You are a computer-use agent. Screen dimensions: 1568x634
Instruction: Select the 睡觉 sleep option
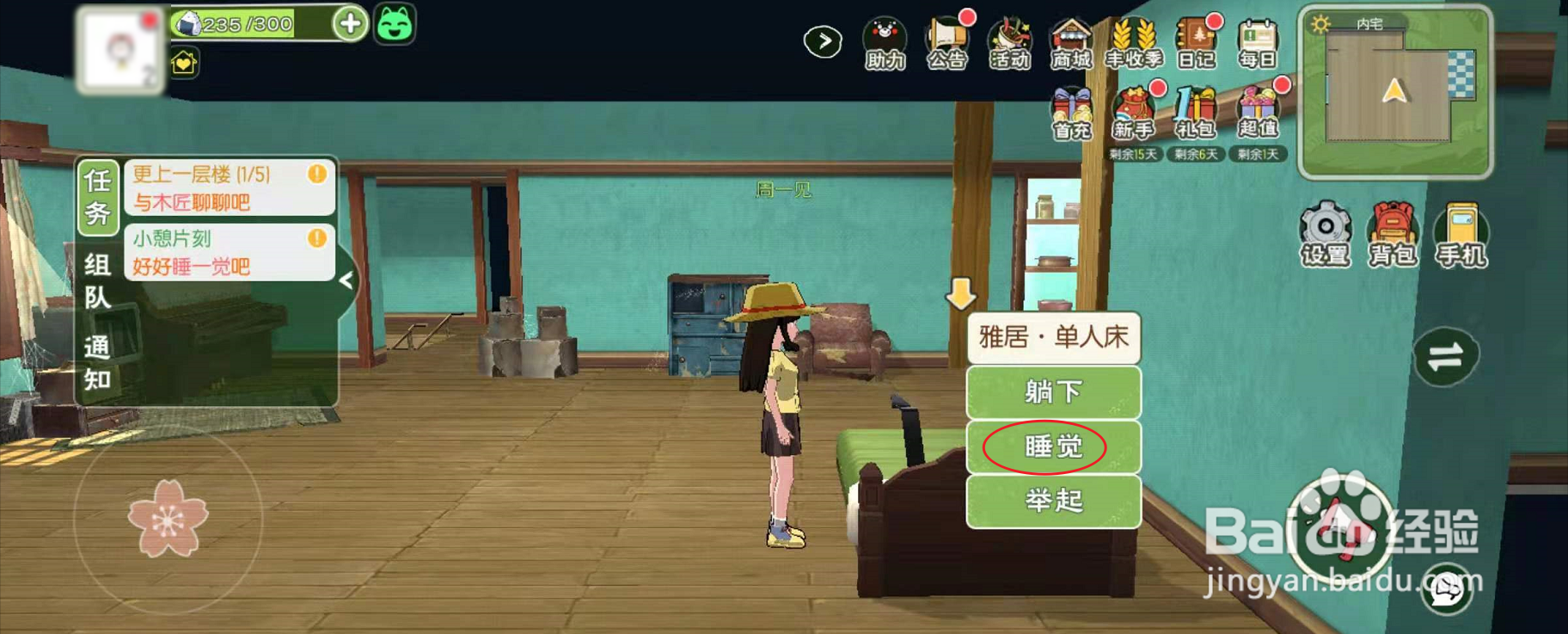tap(1052, 446)
